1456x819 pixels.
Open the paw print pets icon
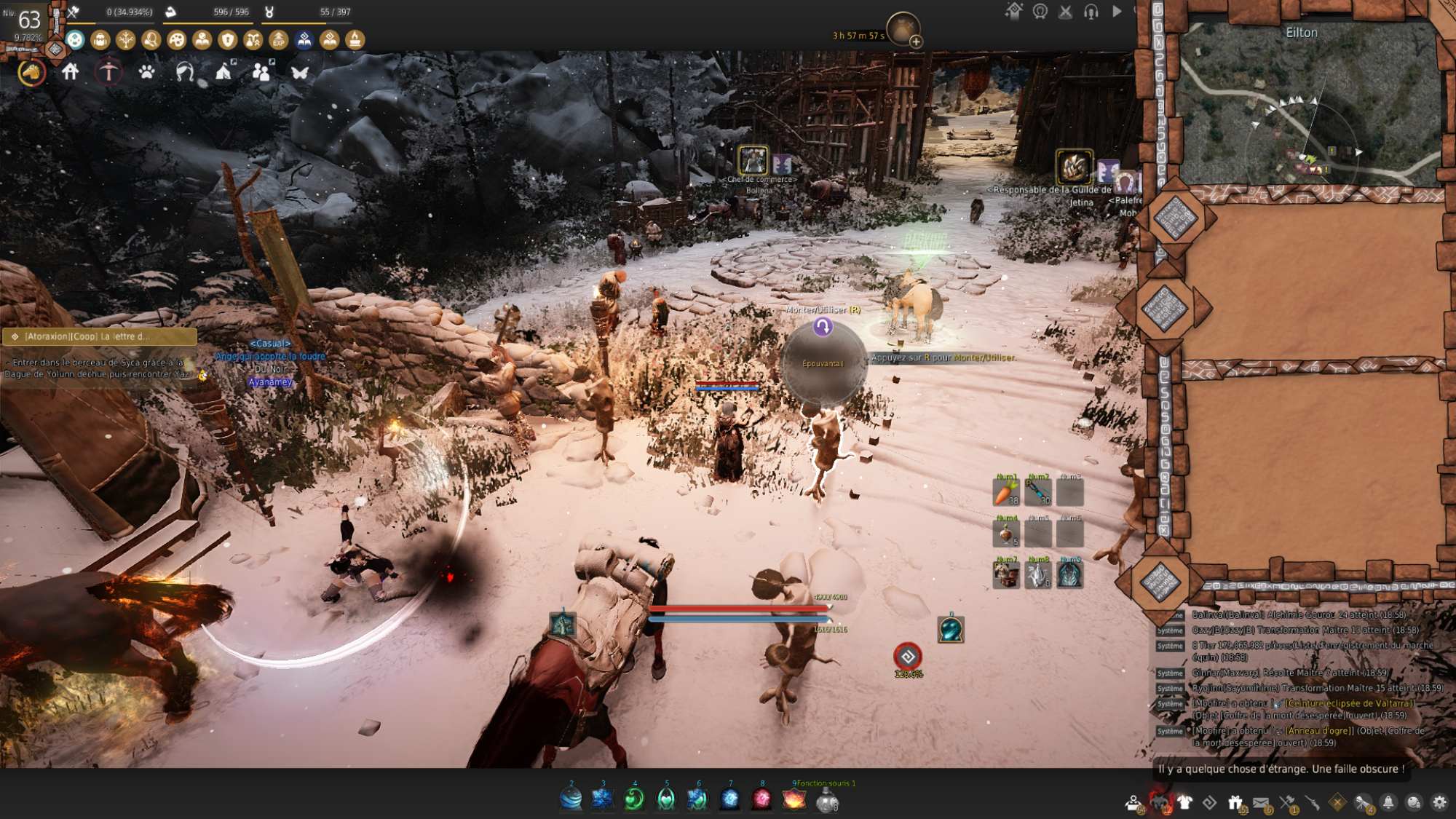point(146,72)
